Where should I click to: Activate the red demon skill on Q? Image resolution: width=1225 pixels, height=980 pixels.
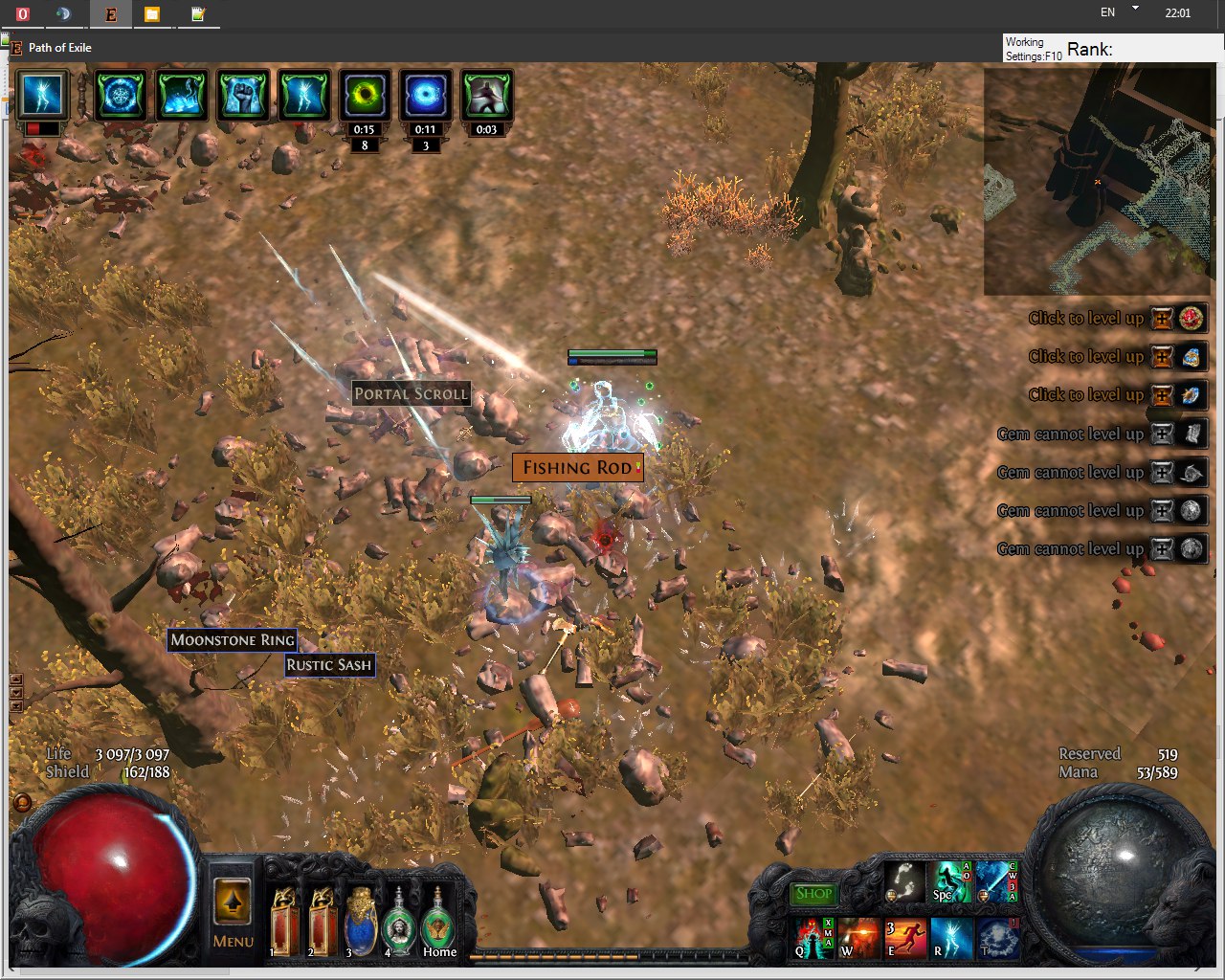813,938
